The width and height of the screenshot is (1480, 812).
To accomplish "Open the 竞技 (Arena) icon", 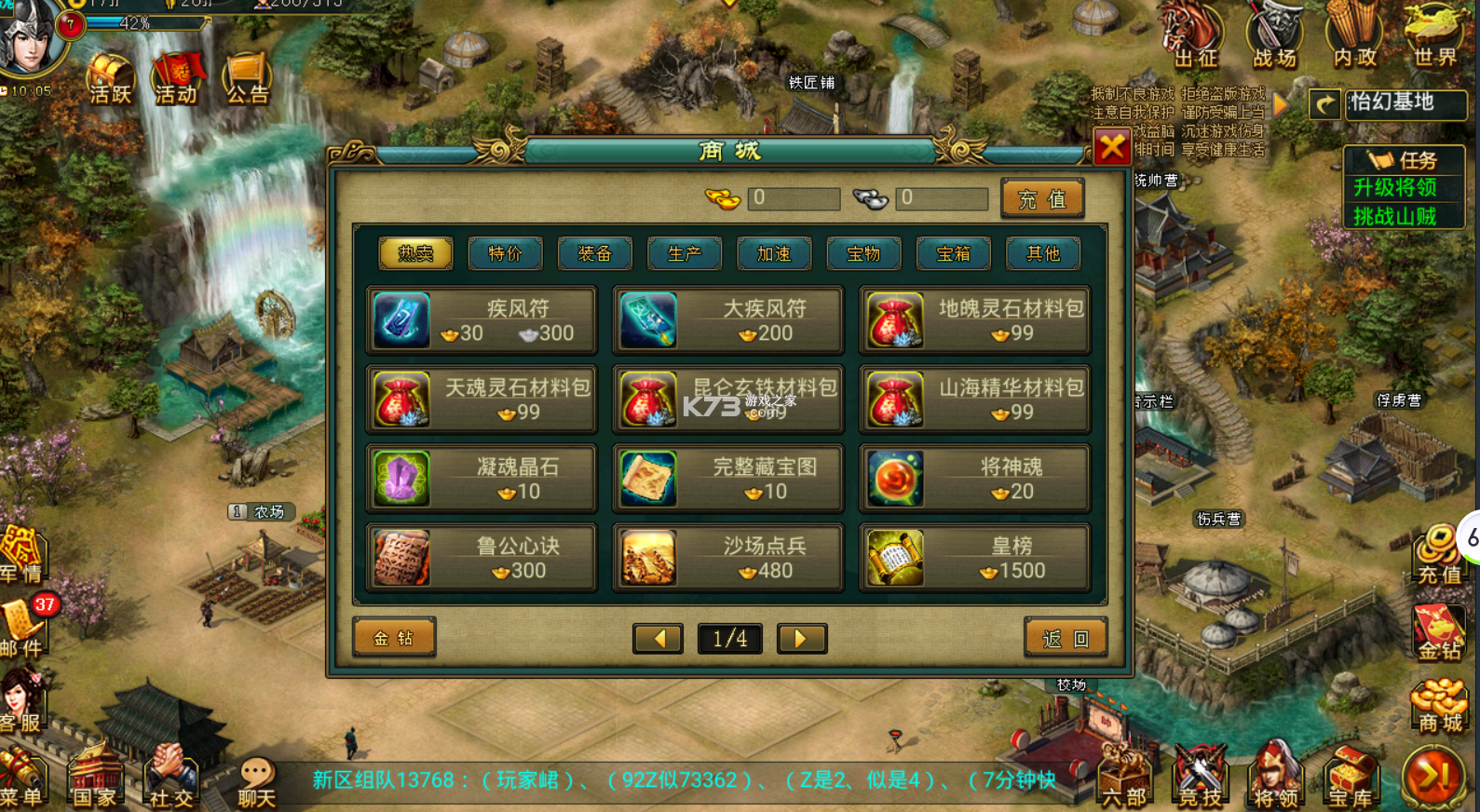I will click(1198, 778).
